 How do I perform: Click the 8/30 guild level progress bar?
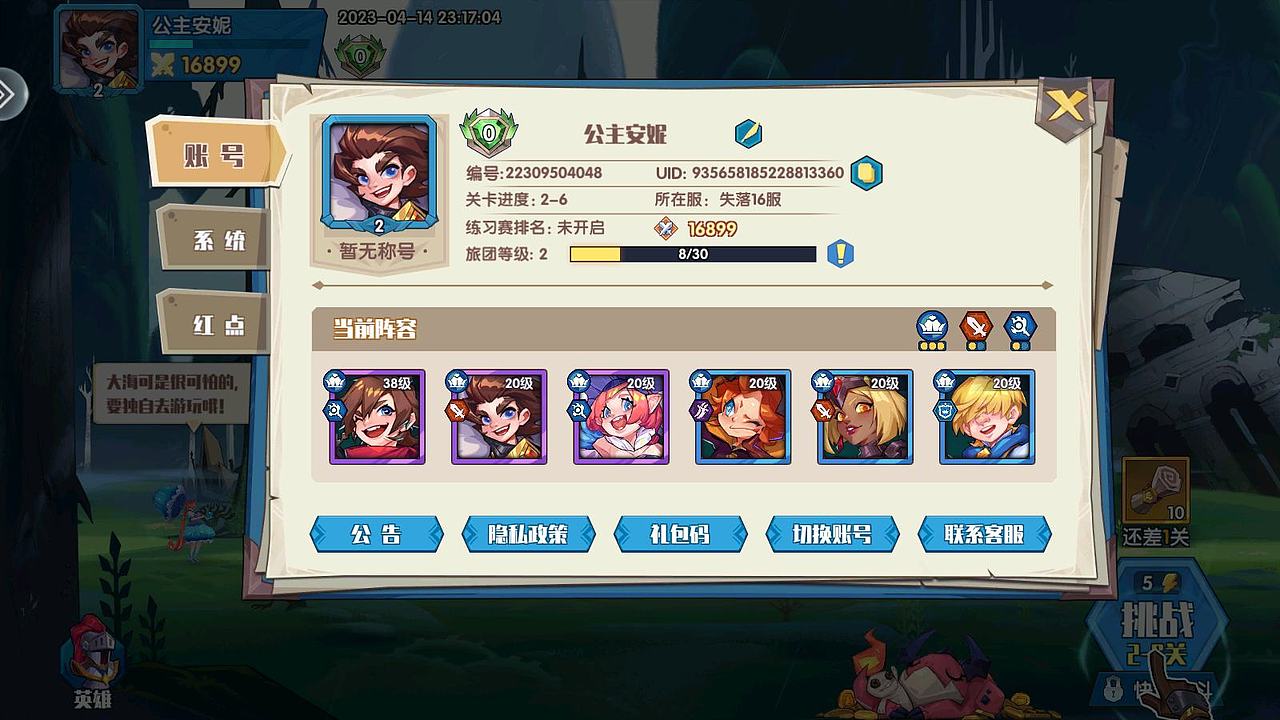pyautogui.click(x=693, y=255)
